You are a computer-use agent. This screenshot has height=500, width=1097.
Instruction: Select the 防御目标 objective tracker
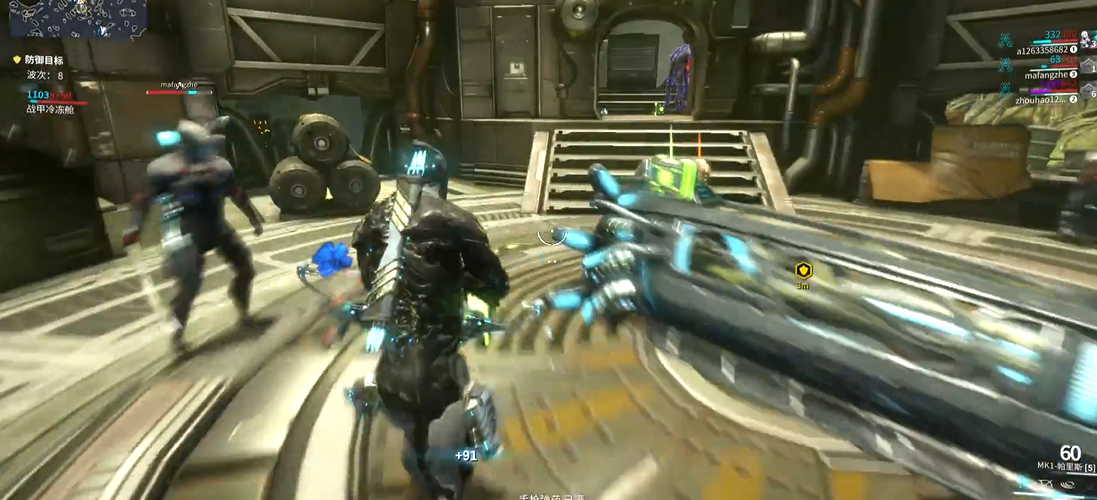pos(44,60)
